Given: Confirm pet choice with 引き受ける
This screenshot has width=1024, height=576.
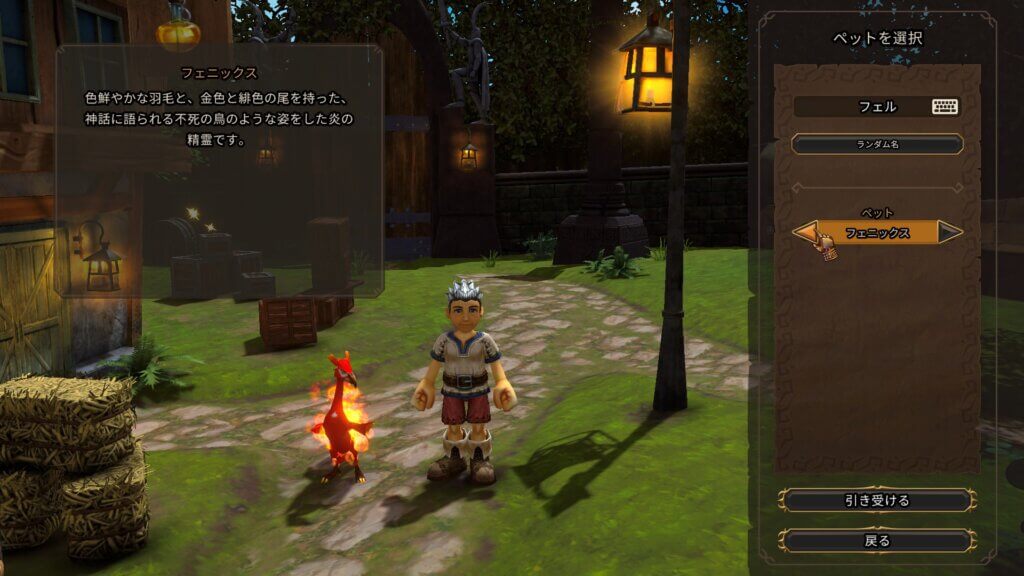Looking at the screenshot, I should (x=877, y=500).
